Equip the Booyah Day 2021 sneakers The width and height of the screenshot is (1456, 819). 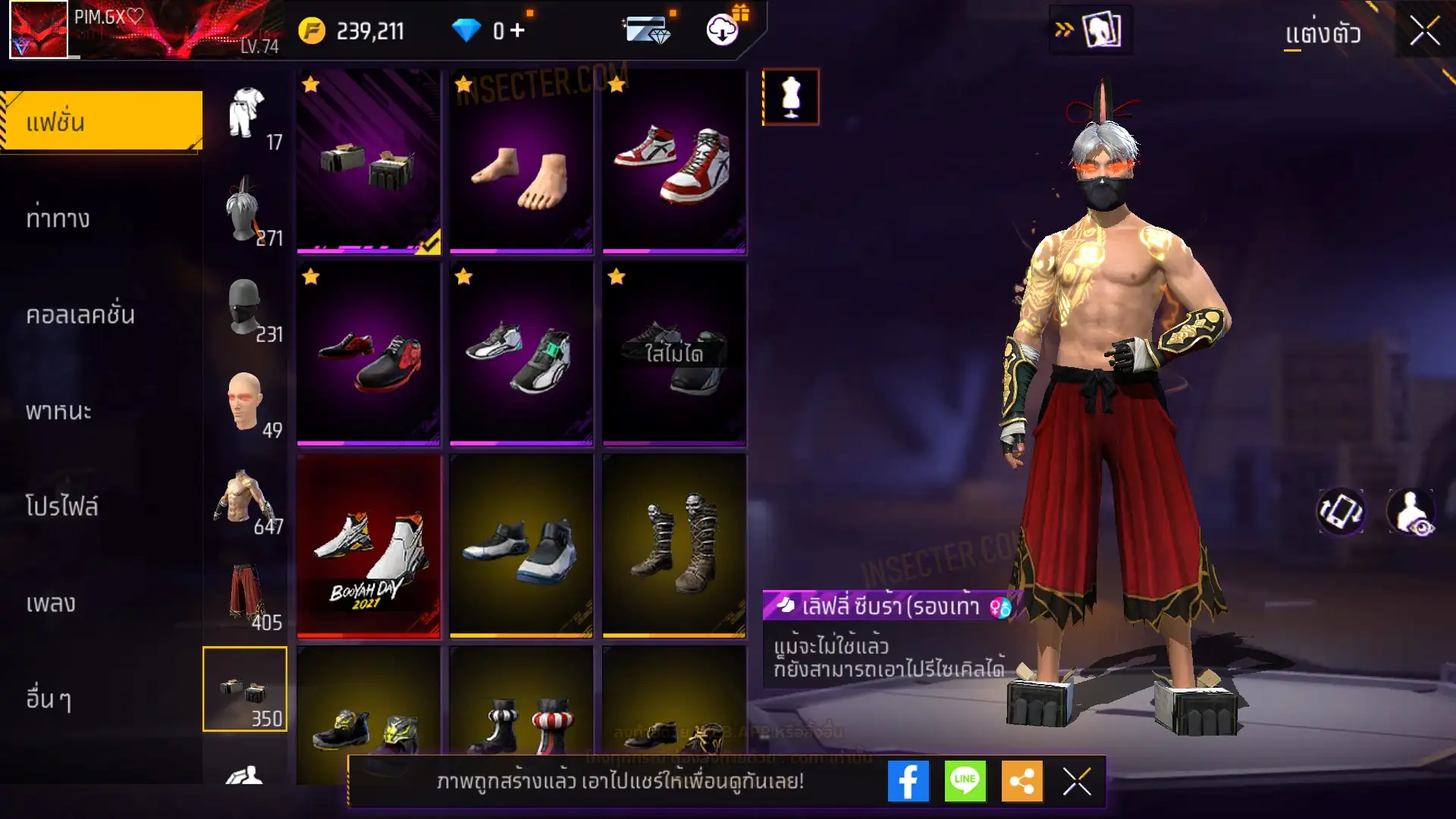(x=369, y=546)
